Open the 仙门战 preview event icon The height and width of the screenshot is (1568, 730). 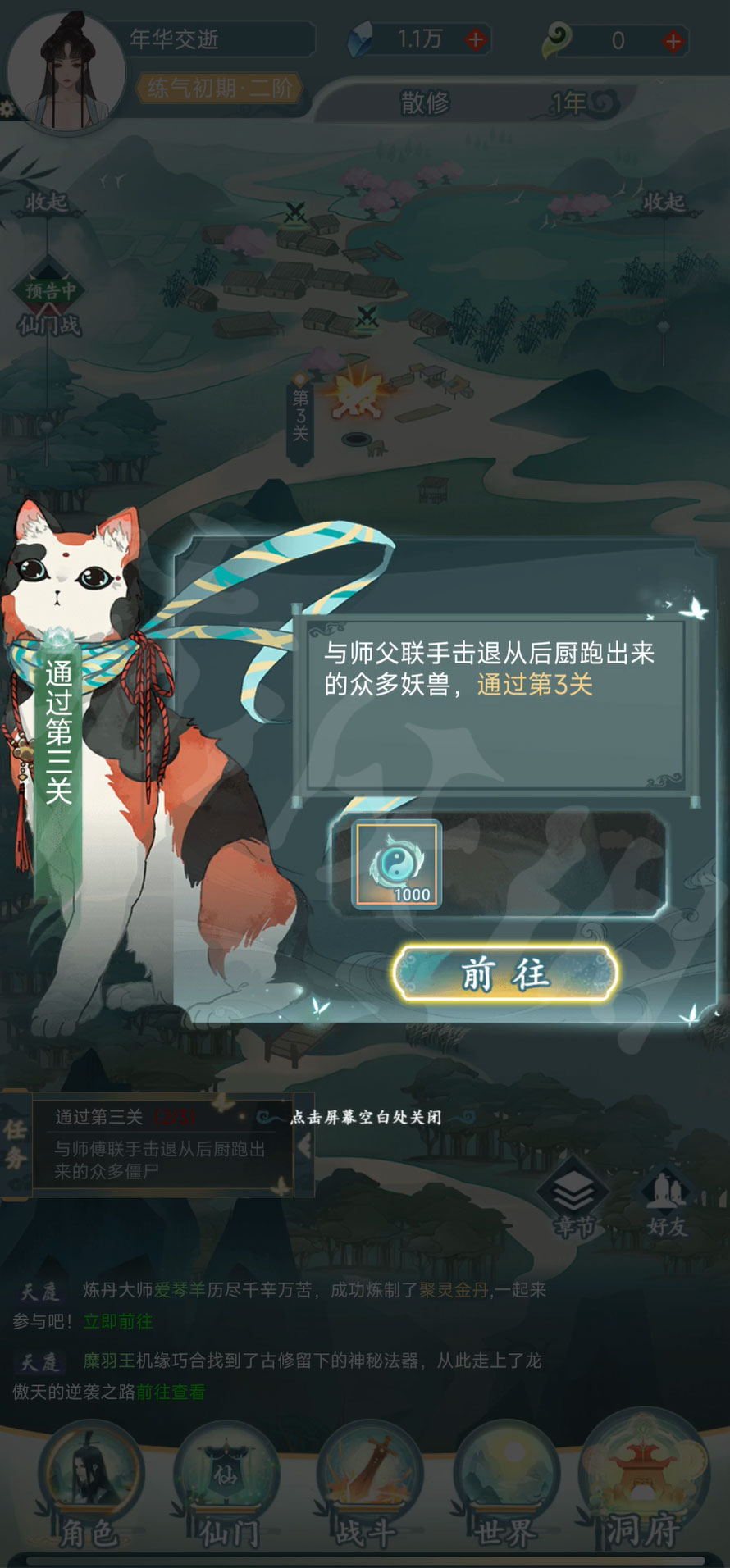49,303
